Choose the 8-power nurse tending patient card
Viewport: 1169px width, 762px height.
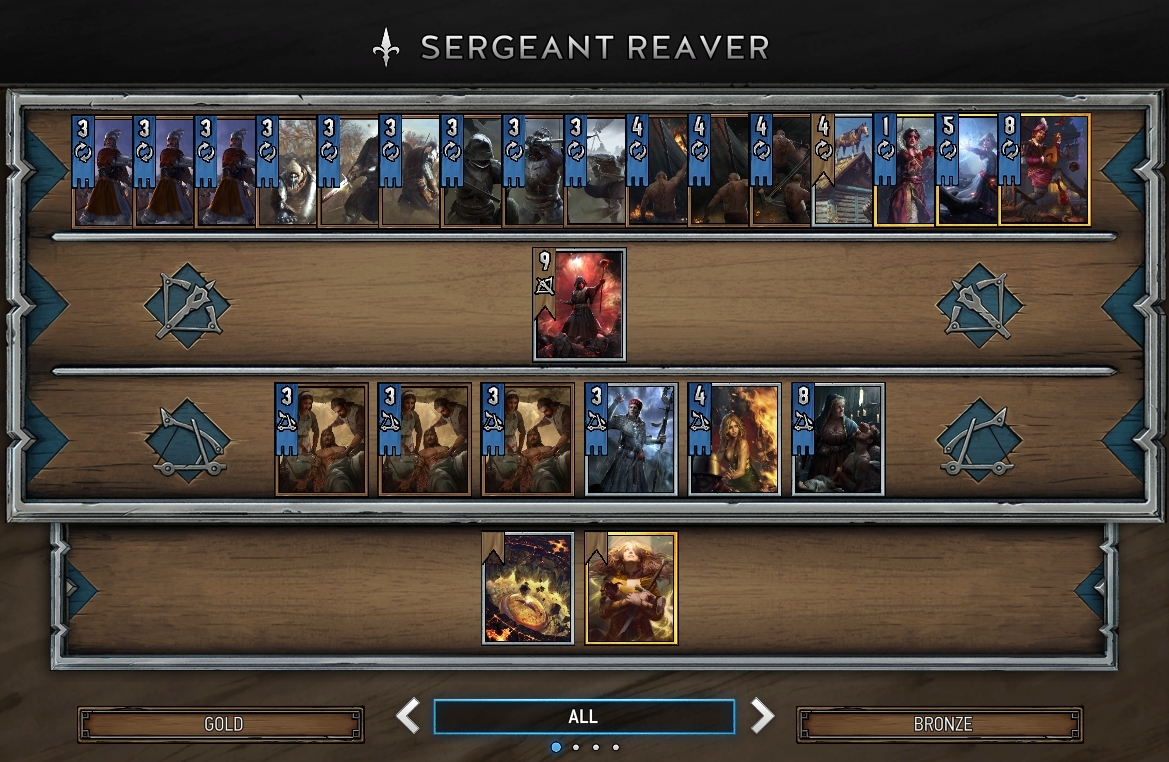838,439
